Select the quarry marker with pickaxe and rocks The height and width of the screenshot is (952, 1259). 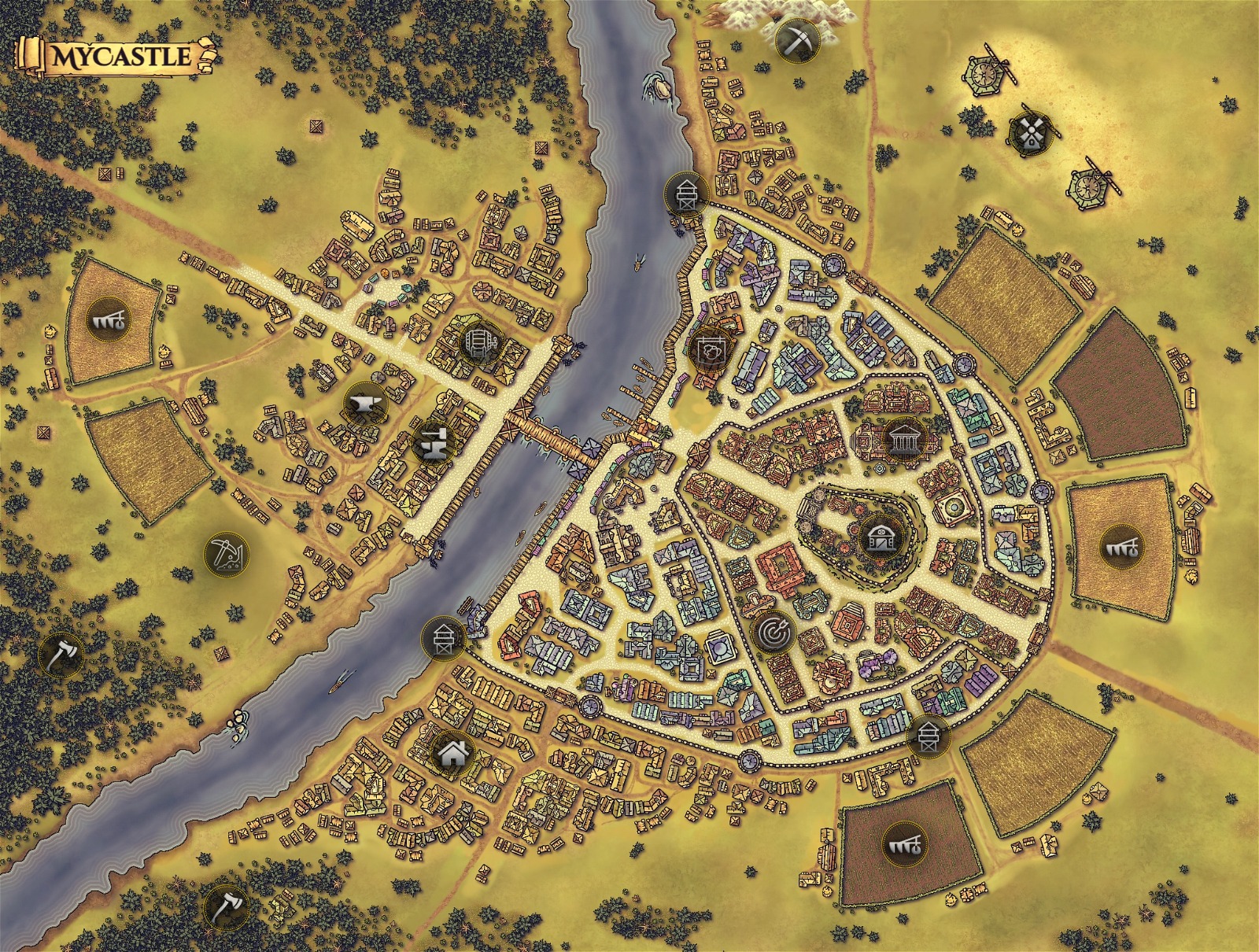(x=227, y=554)
